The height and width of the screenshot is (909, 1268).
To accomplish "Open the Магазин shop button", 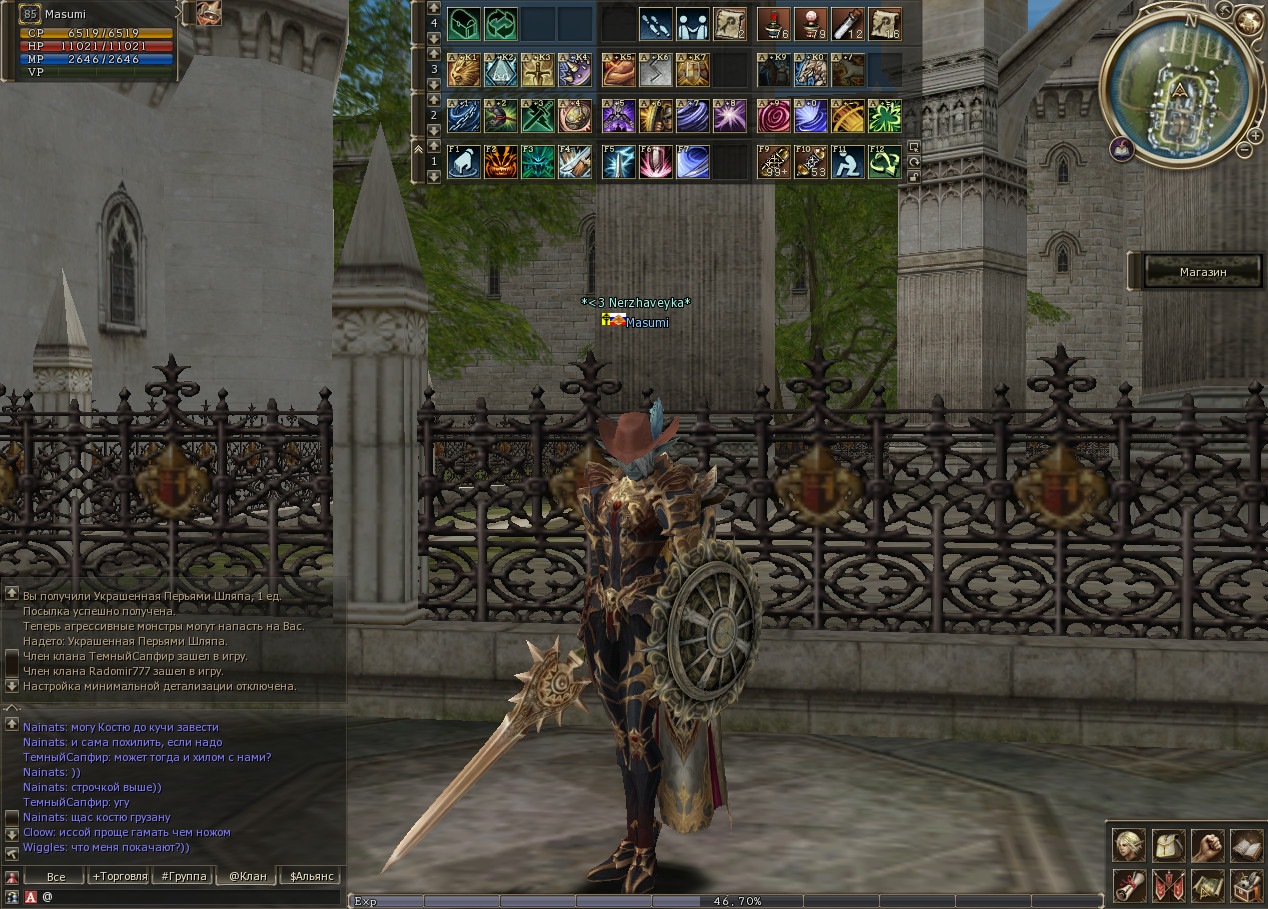I will click(1202, 271).
